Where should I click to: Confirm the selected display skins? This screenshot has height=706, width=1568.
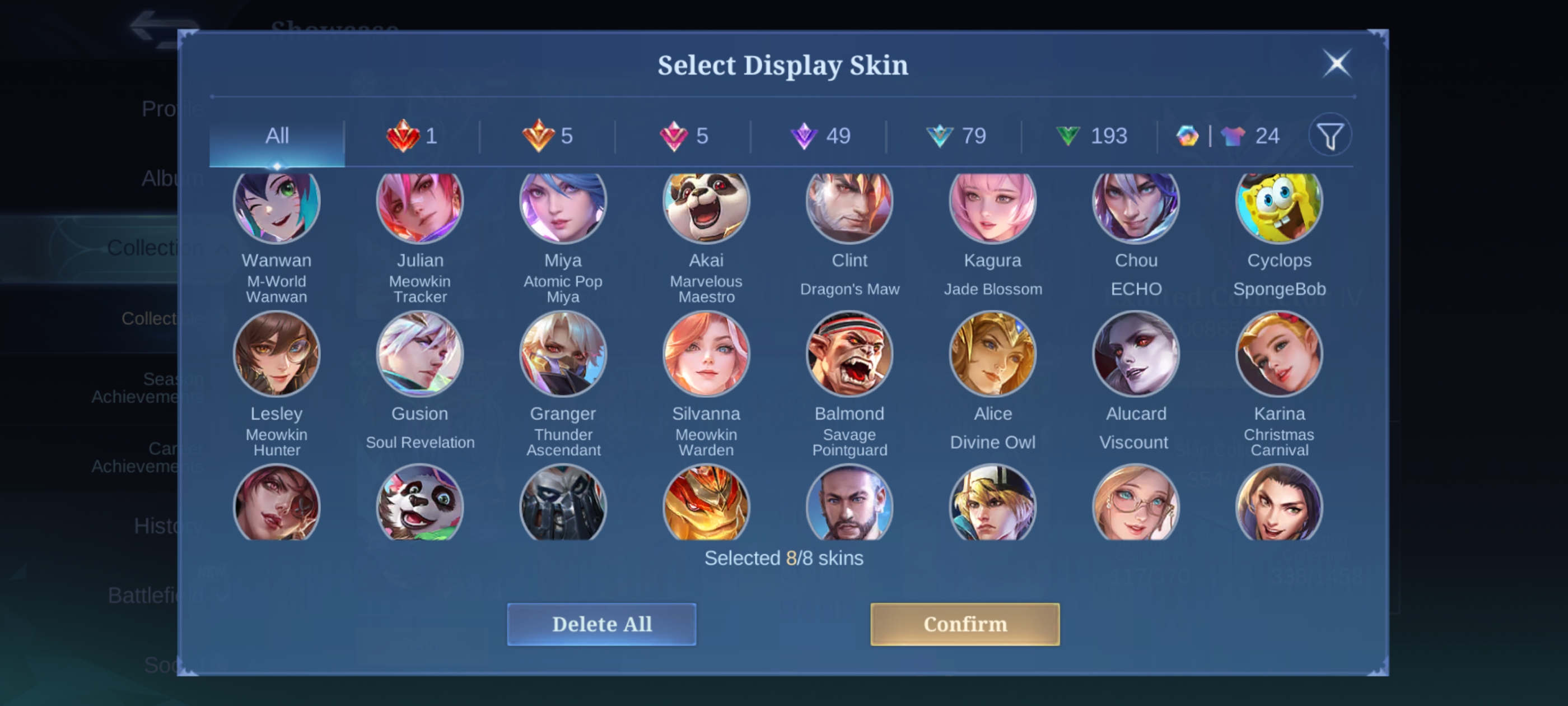click(964, 624)
